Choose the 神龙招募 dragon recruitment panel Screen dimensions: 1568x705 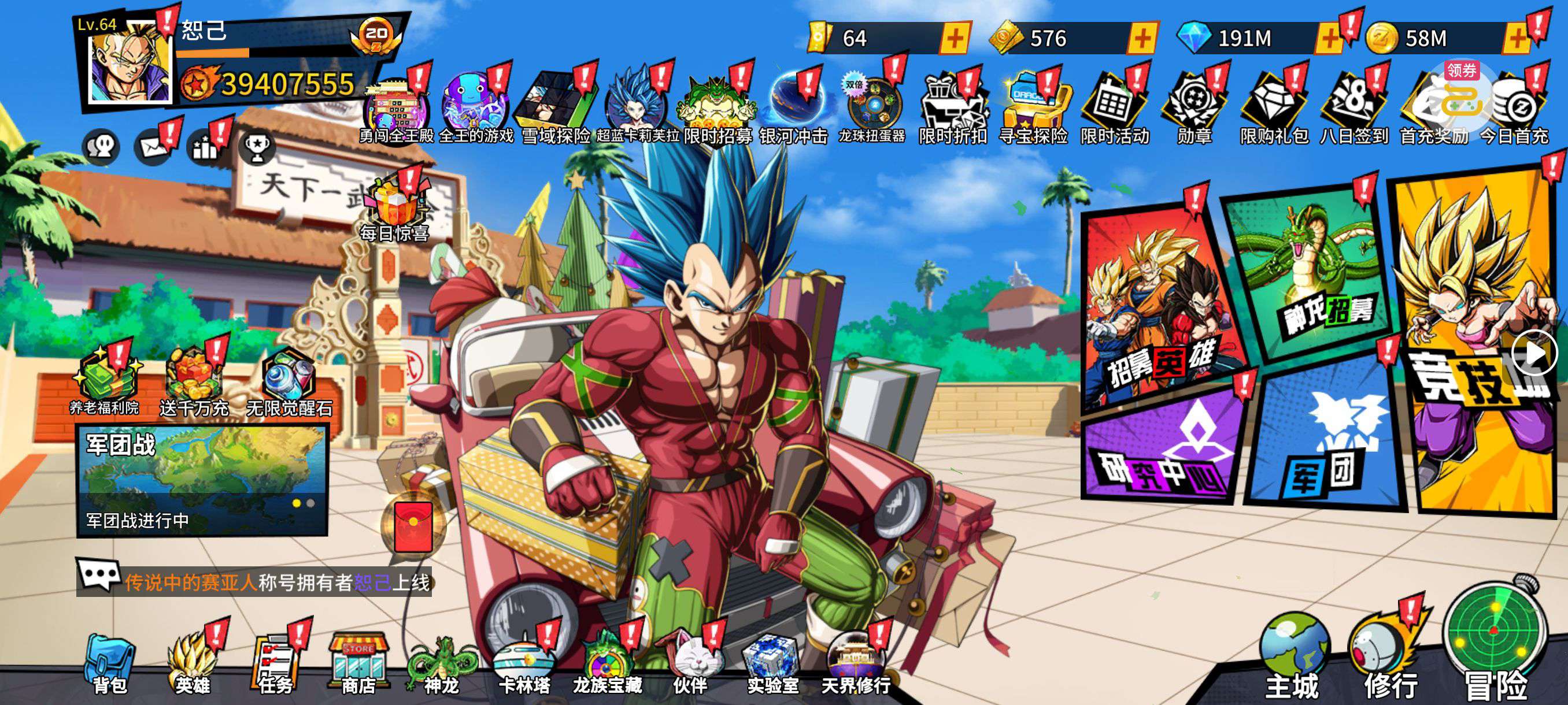(x=1309, y=274)
